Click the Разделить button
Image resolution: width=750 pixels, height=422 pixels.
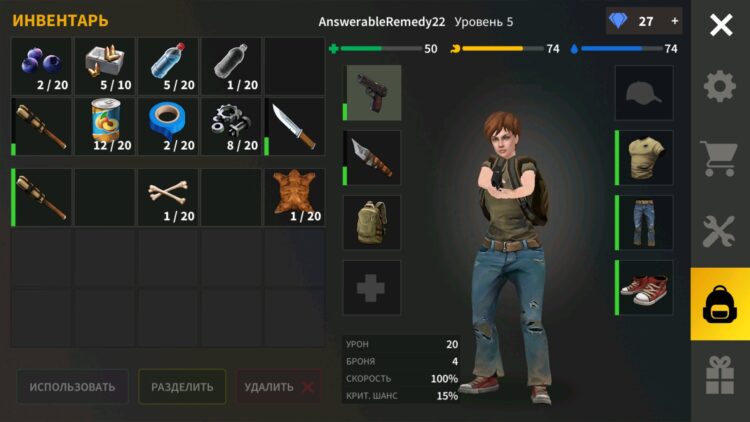[182, 387]
